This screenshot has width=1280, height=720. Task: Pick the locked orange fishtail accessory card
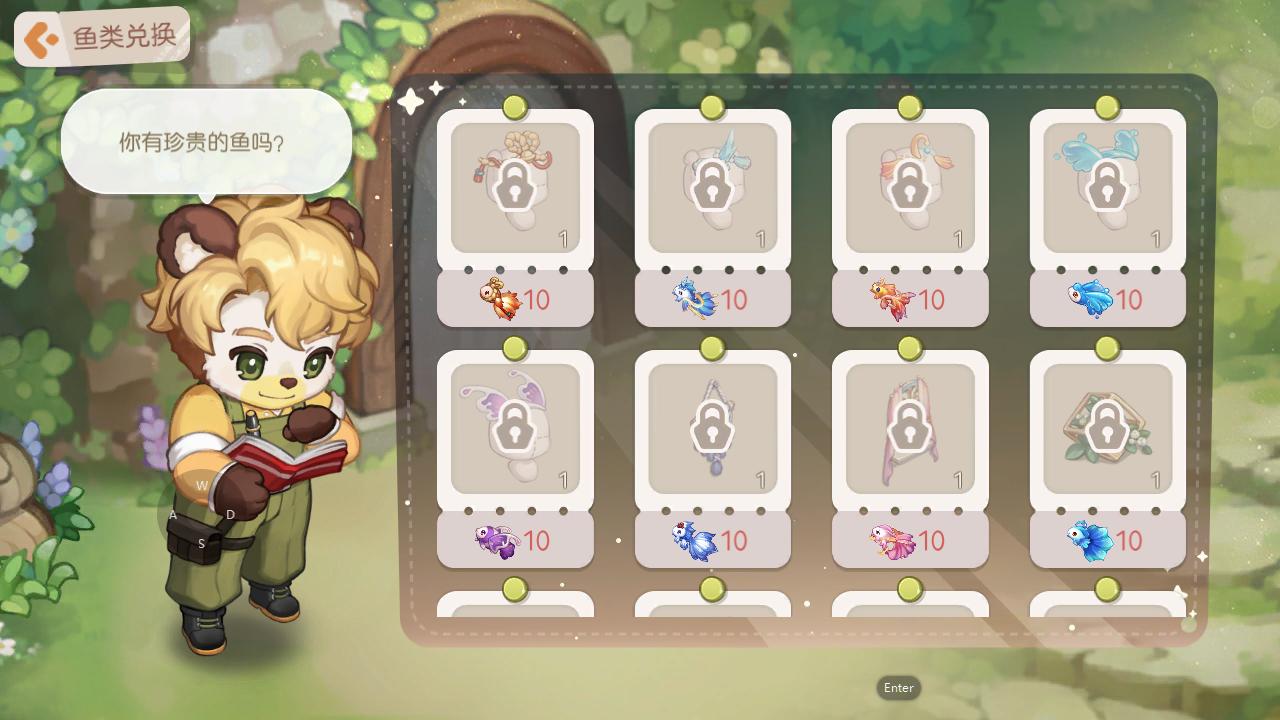tap(909, 188)
